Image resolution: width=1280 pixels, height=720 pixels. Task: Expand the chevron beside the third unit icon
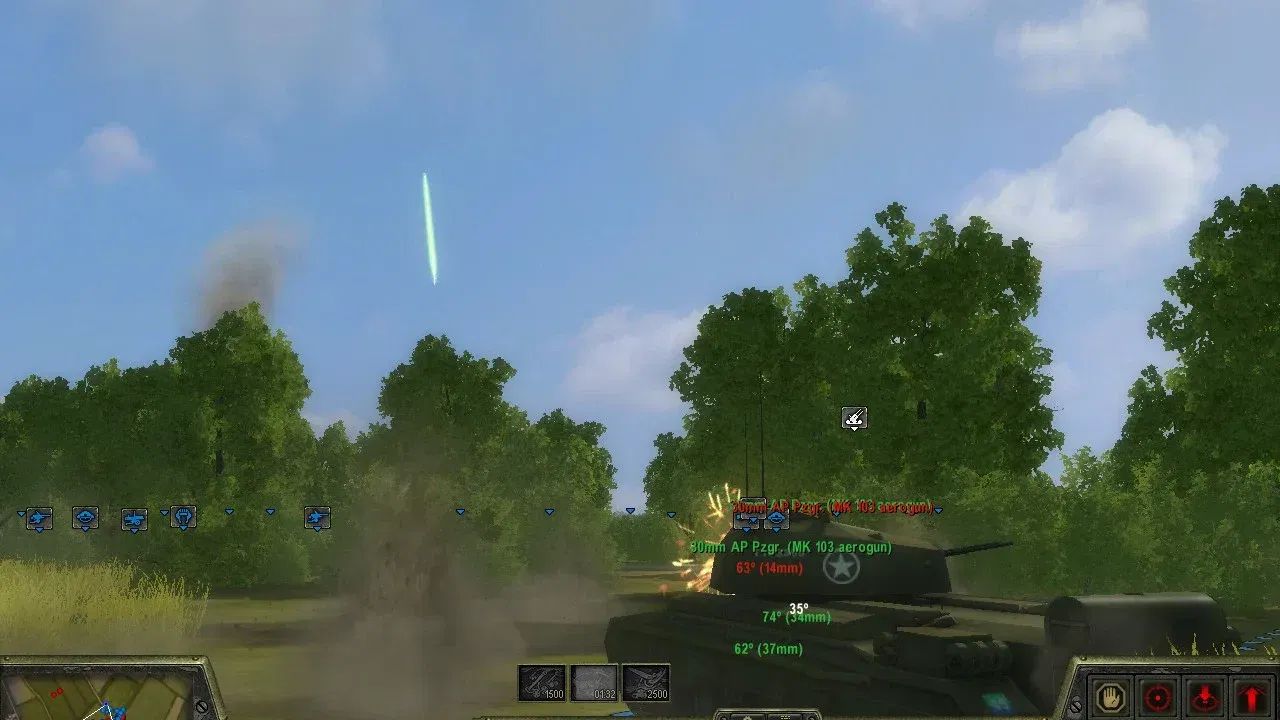click(x=163, y=513)
